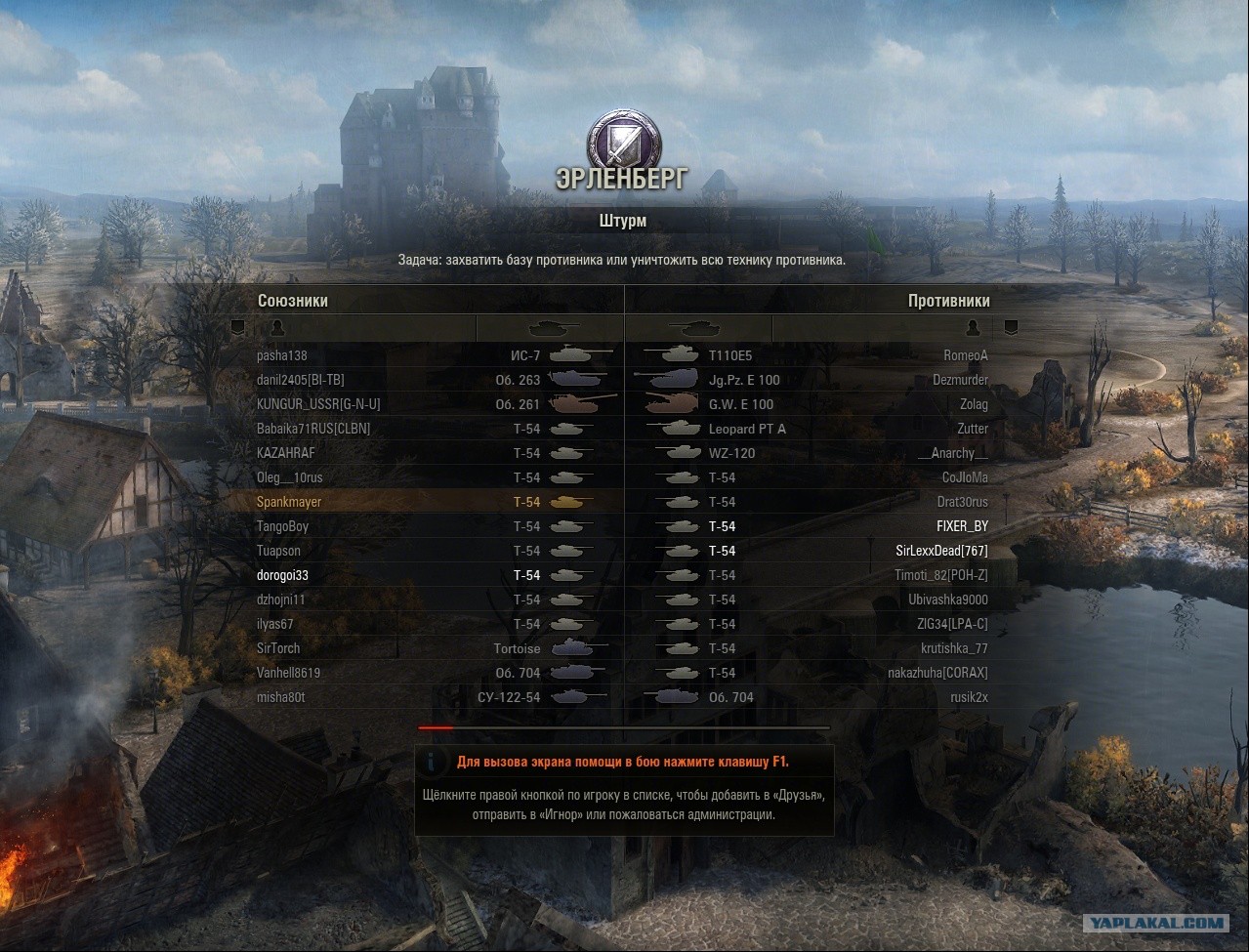Select misha80t's СУ-122-54 row
The width and height of the screenshot is (1249, 952).
(280, 697)
